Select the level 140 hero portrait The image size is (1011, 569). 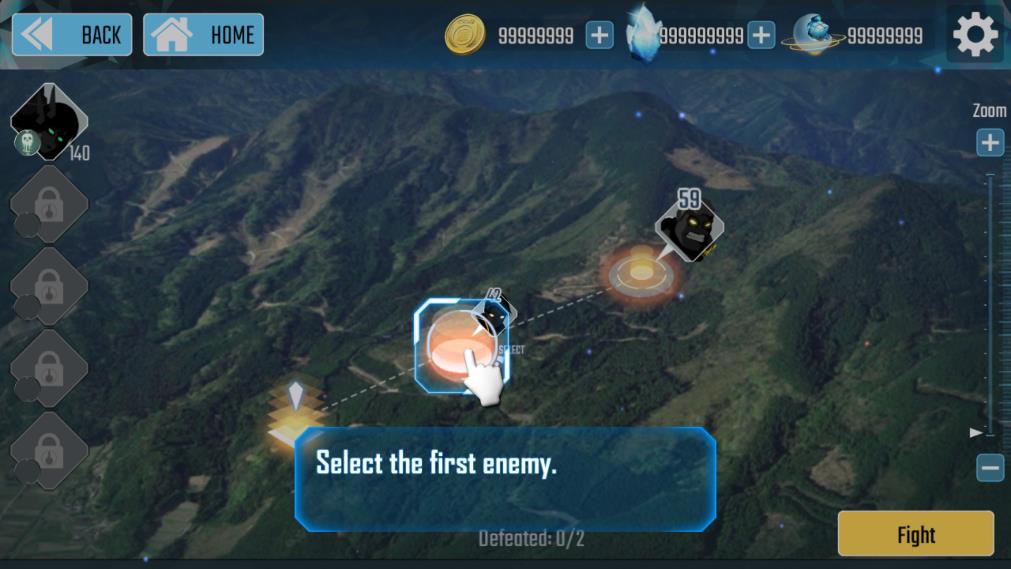click(x=48, y=122)
